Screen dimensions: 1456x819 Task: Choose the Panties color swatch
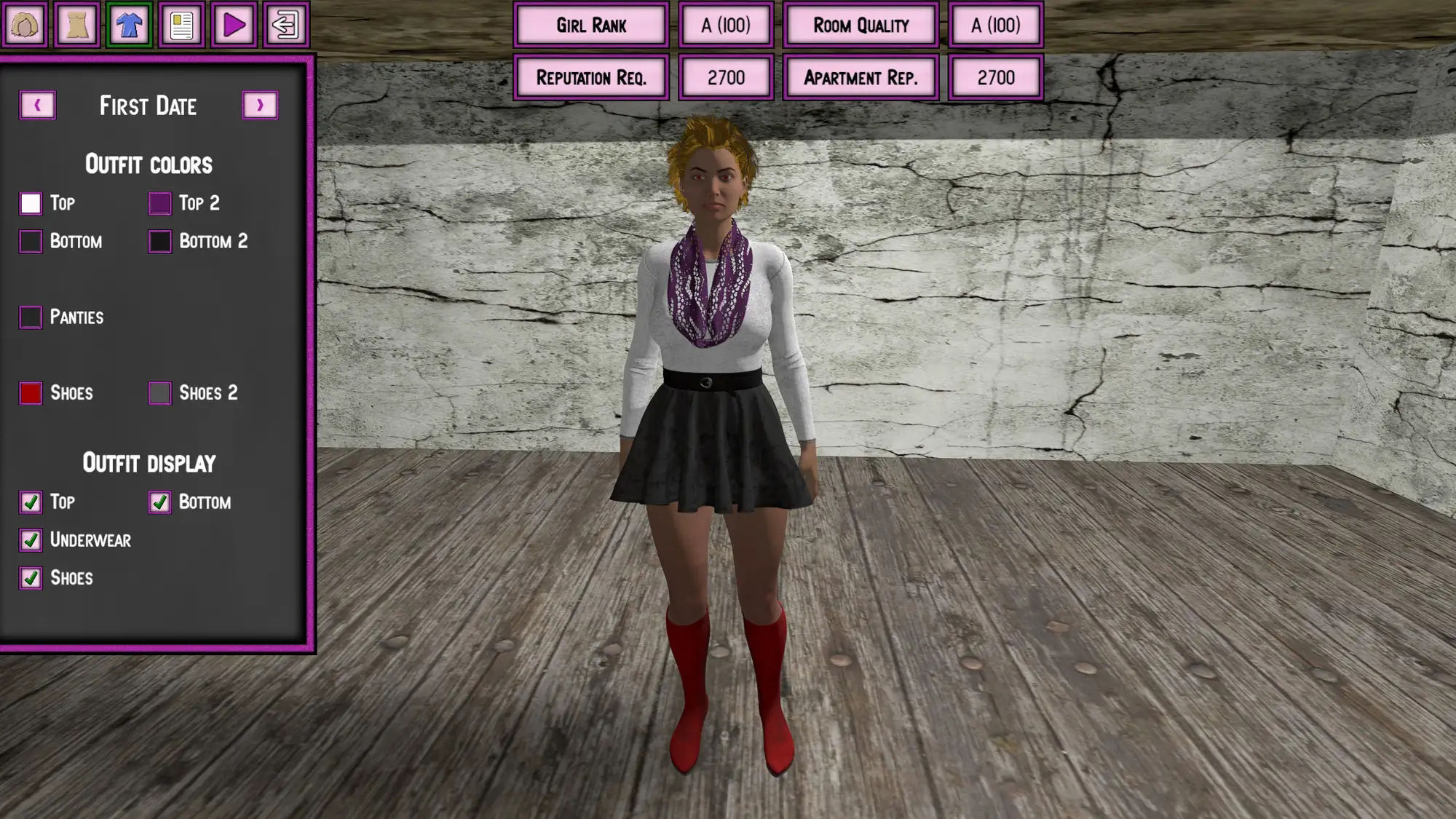click(31, 317)
